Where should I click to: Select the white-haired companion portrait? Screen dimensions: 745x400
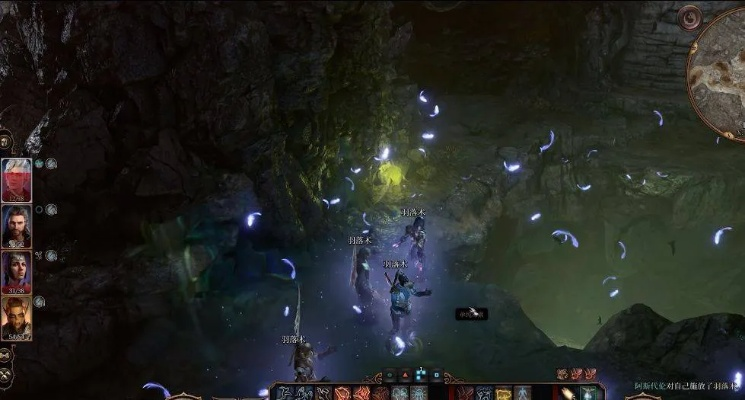point(15,179)
